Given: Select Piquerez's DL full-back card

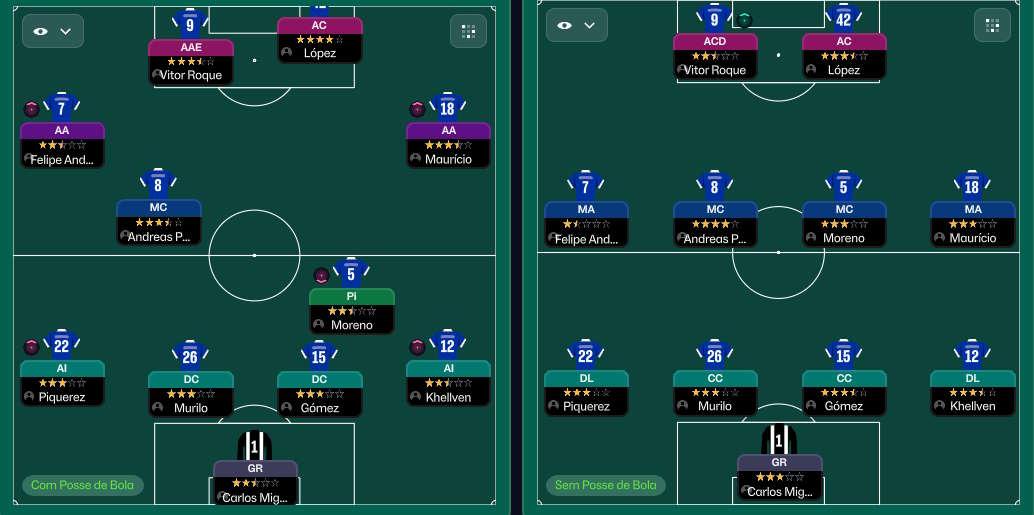Looking at the screenshot, I should [586, 392].
